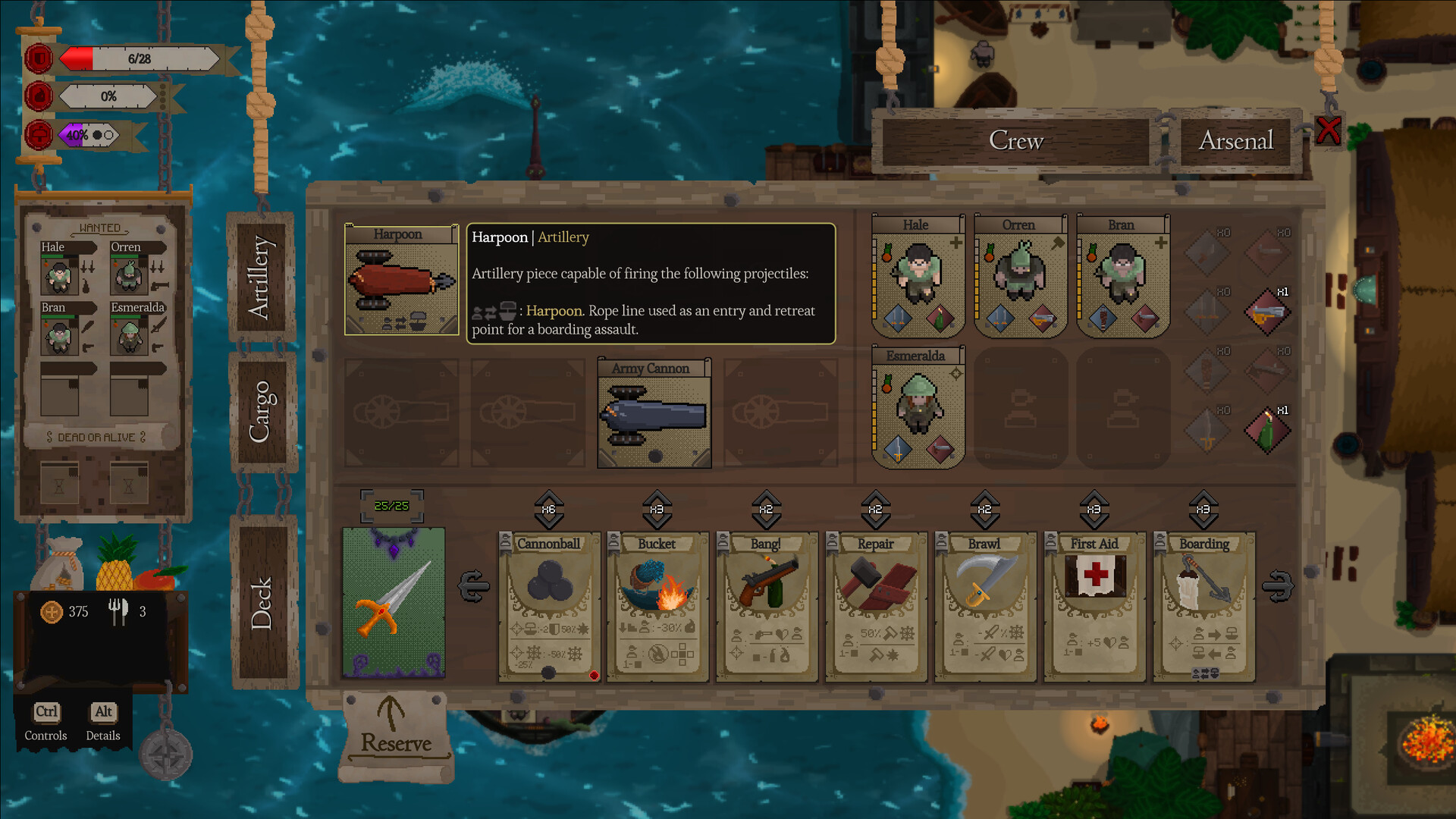
Task: Select the Artillery side tab
Action: pos(260,278)
